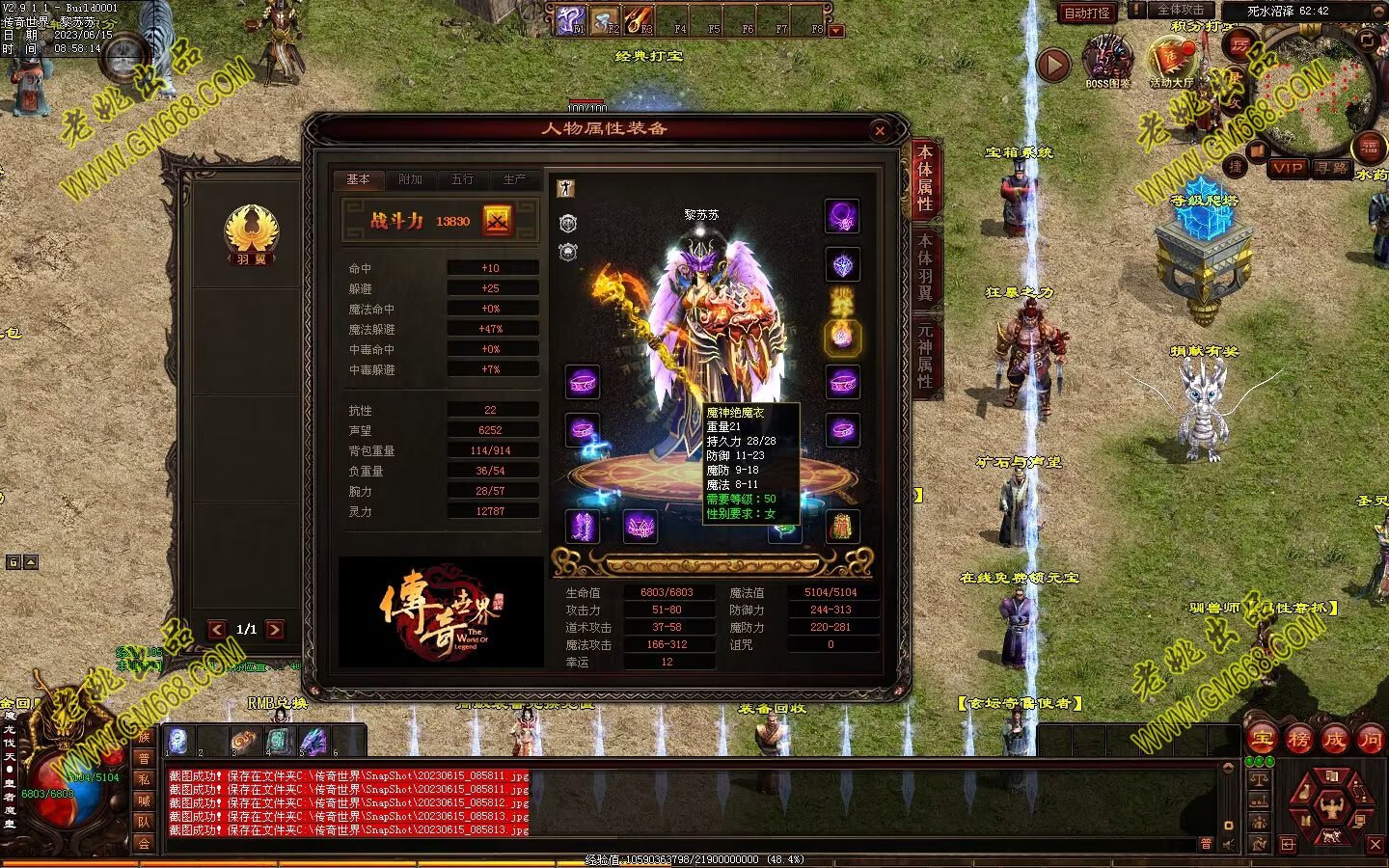Click the 战斗力 crossed swords button

(498, 221)
